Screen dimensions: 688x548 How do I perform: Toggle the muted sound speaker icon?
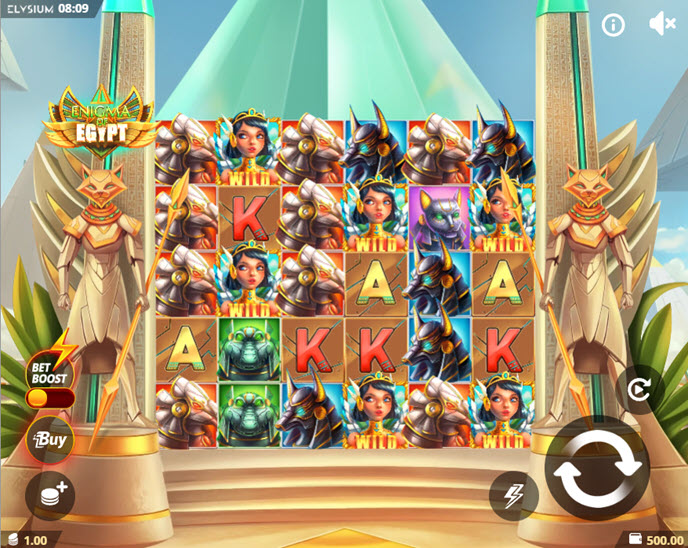(661, 25)
